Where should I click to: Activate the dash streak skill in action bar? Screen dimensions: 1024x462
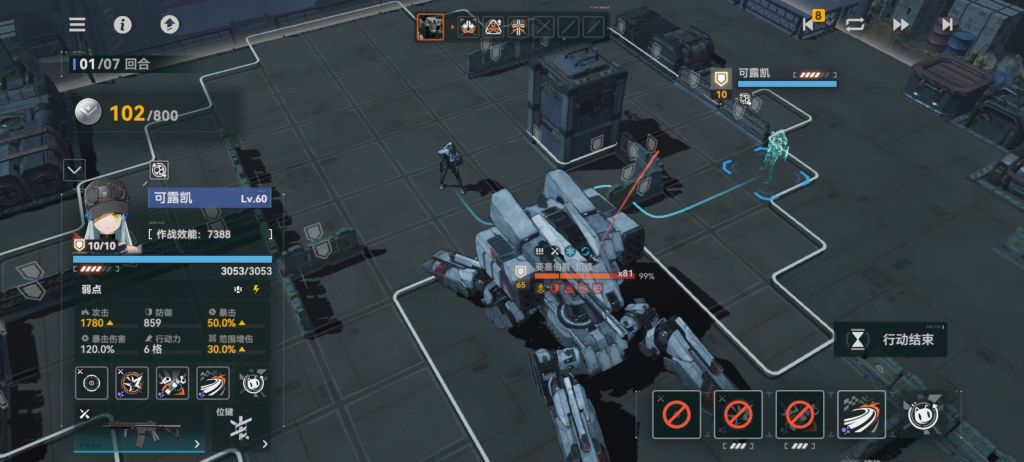coord(861,413)
